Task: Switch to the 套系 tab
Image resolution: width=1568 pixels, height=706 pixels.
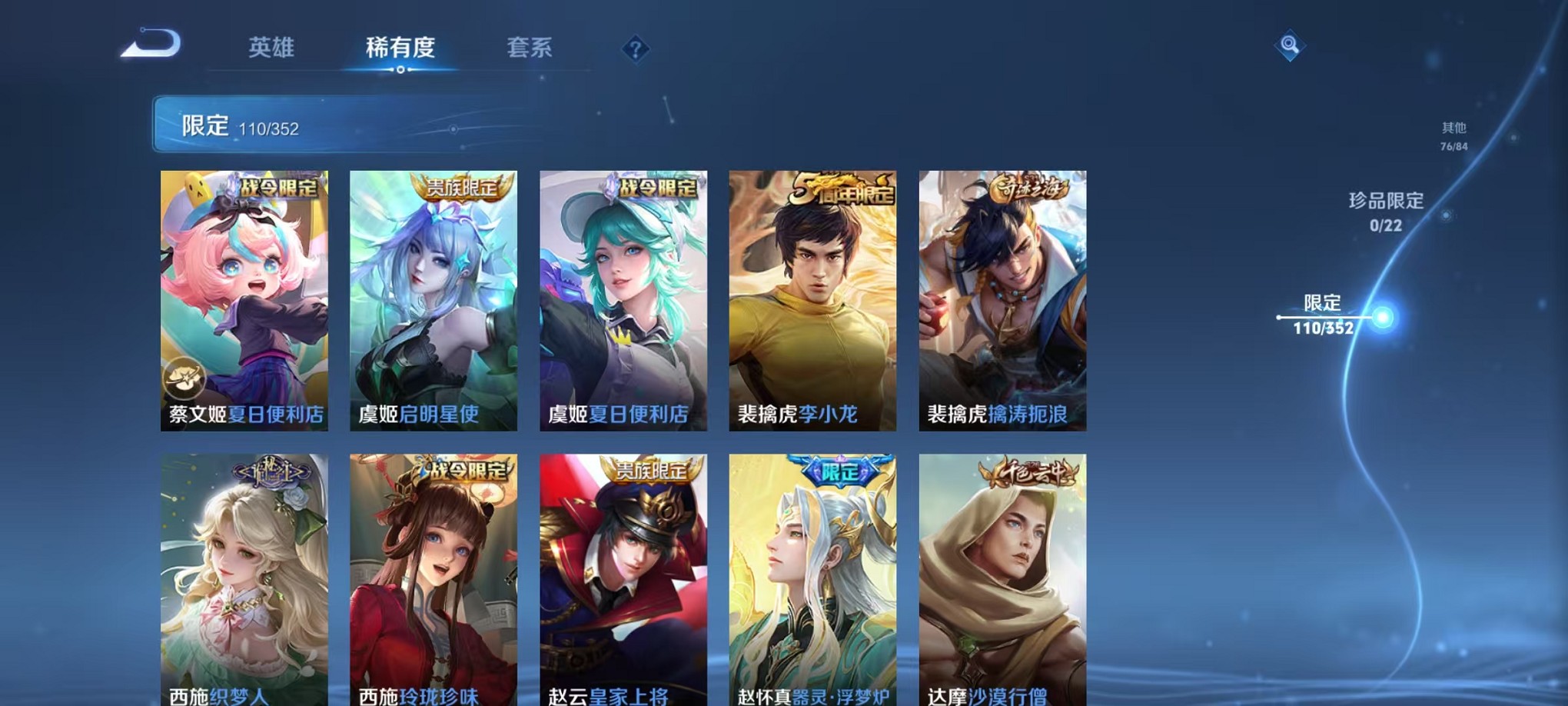Action: (x=529, y=48)
